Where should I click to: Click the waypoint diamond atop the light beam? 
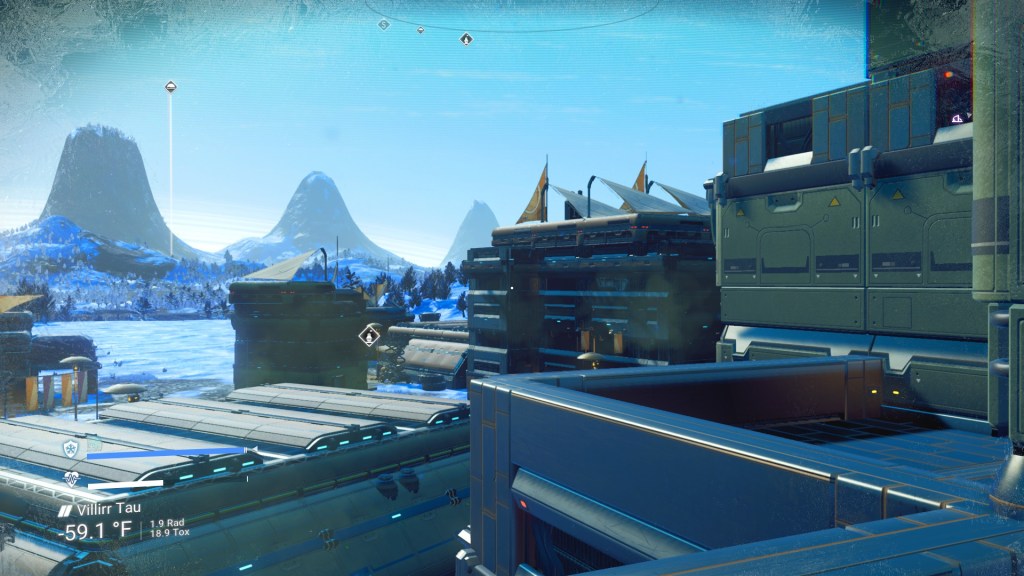pos(171,87)
